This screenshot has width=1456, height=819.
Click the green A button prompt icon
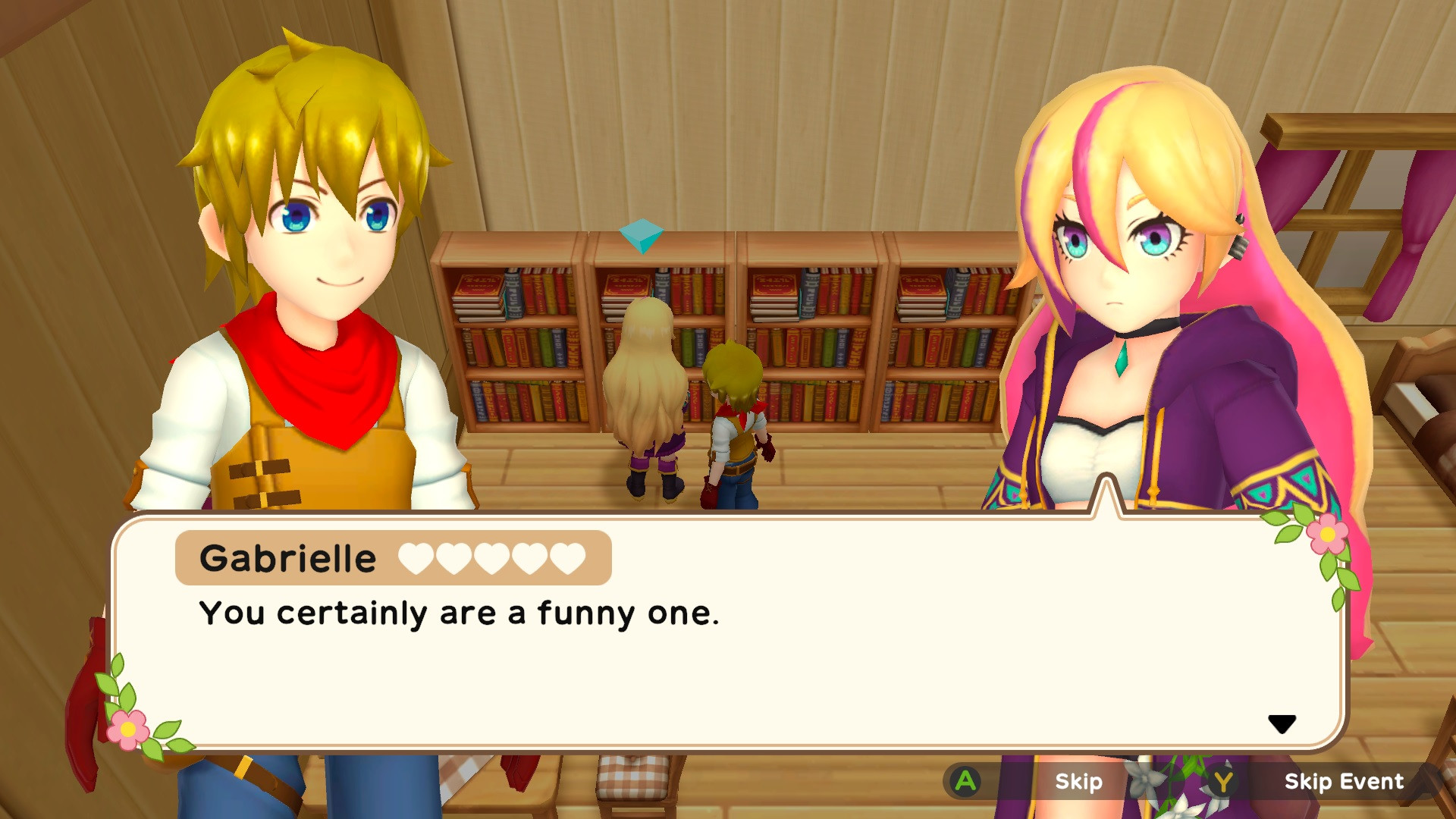point(967,782)
